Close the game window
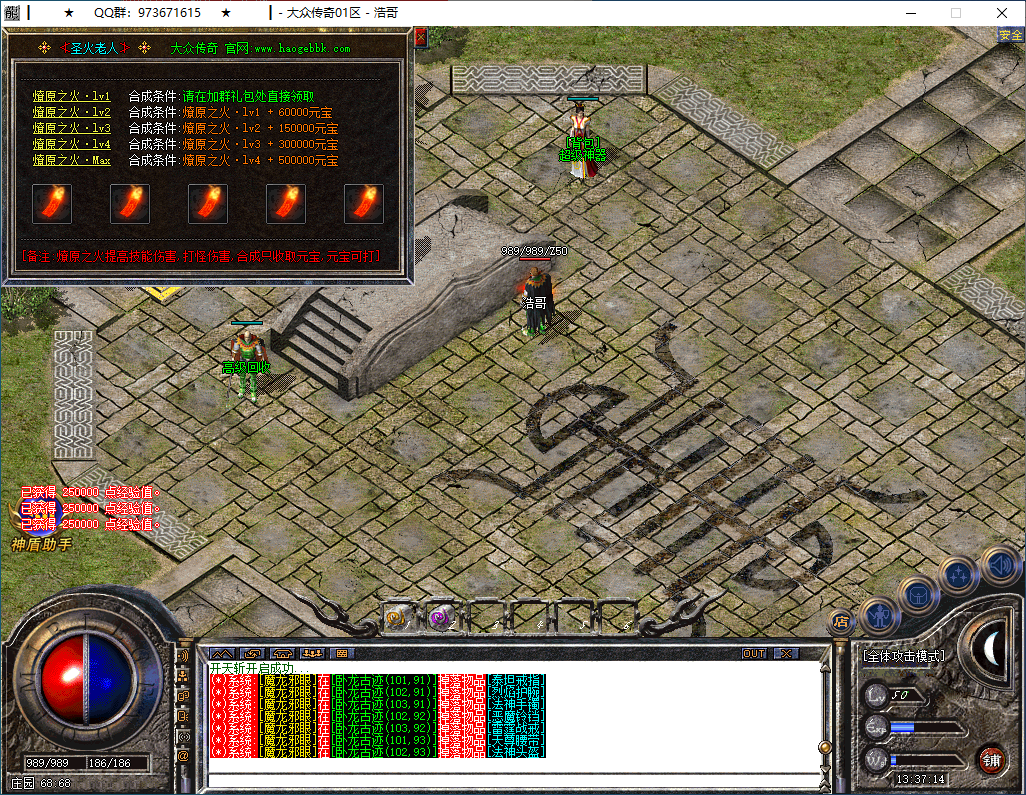Screen dimensions: 1026x795 pyautogui.click(x=1002, y=13)
